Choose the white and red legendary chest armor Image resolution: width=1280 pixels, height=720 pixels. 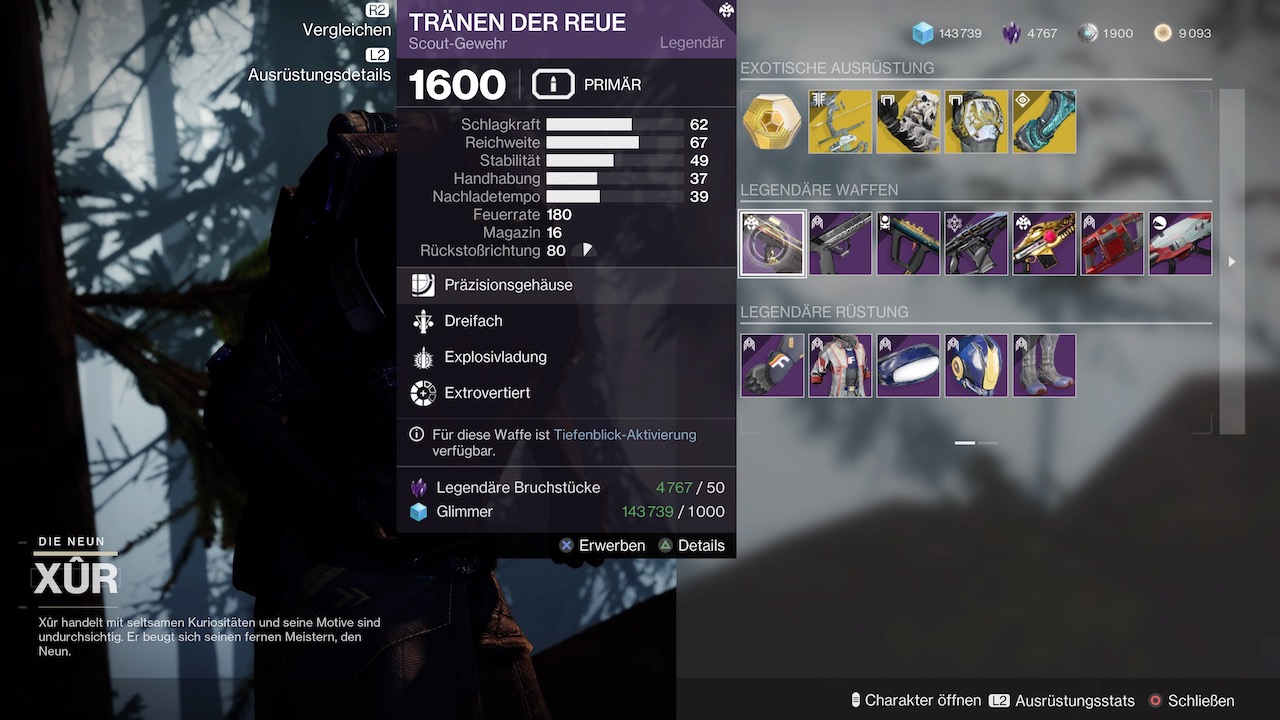click(840, 365)
